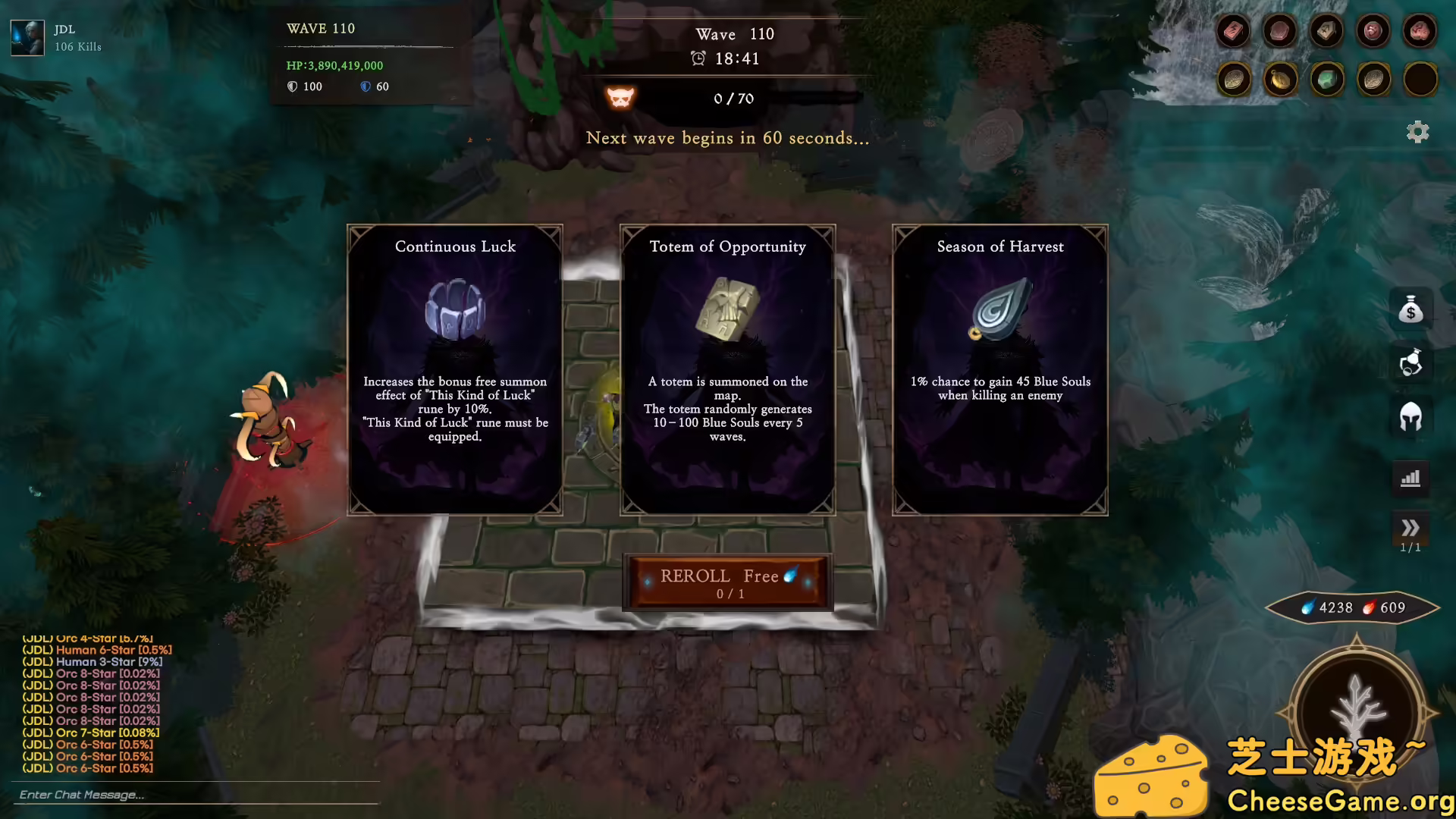Select the green gem item slot
Image resolution: width=1456 pixels, height=819 pixels.
(1326, 79)
